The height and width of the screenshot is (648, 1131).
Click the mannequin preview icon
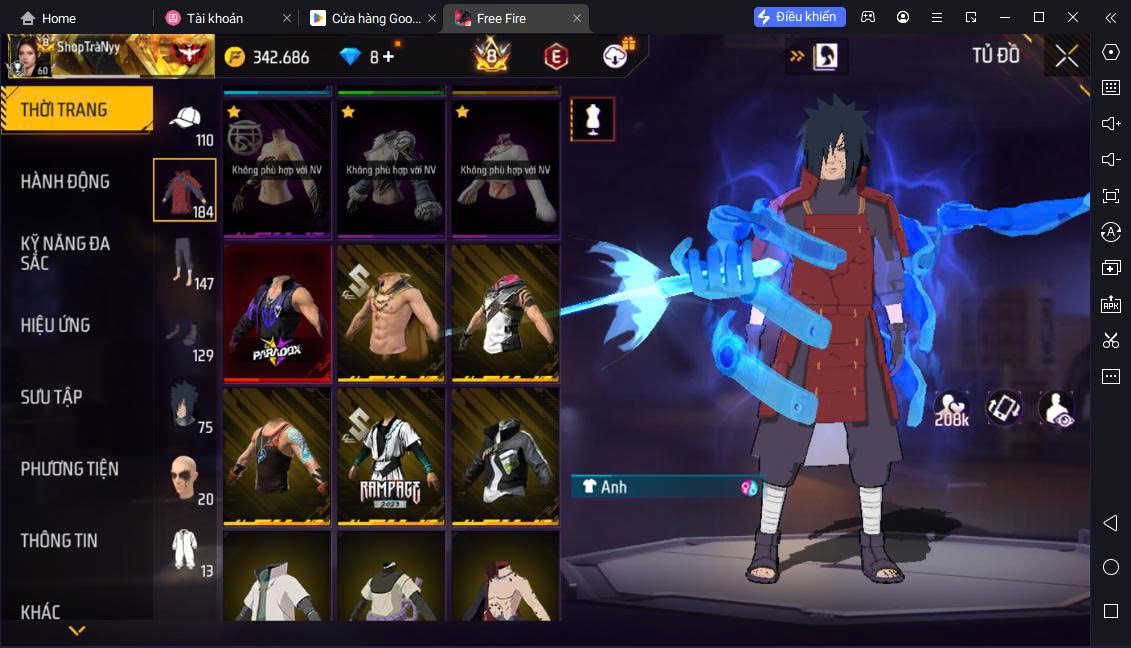(x=593, y=119)
